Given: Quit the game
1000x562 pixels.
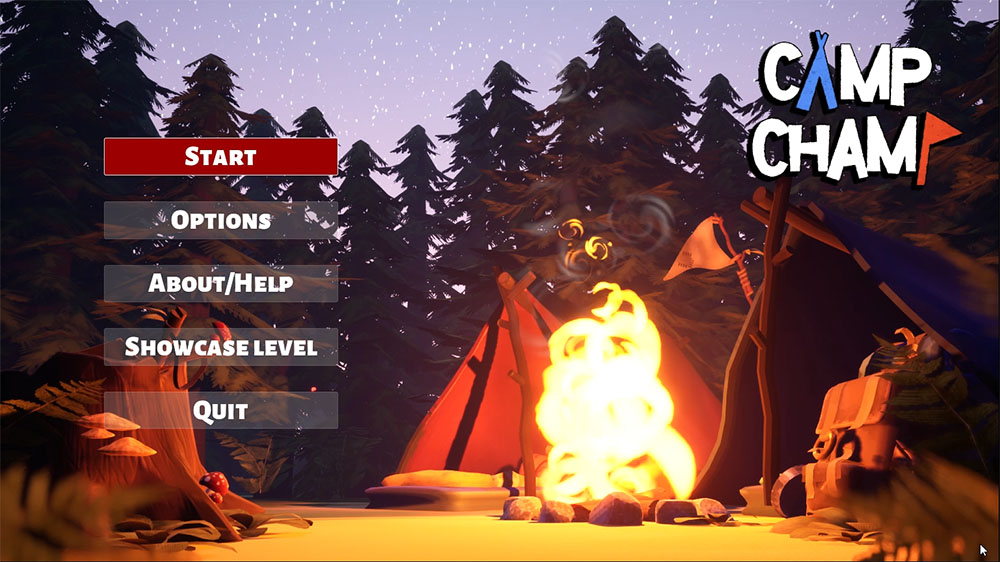Looking at the screenshot, I should 221,410.
